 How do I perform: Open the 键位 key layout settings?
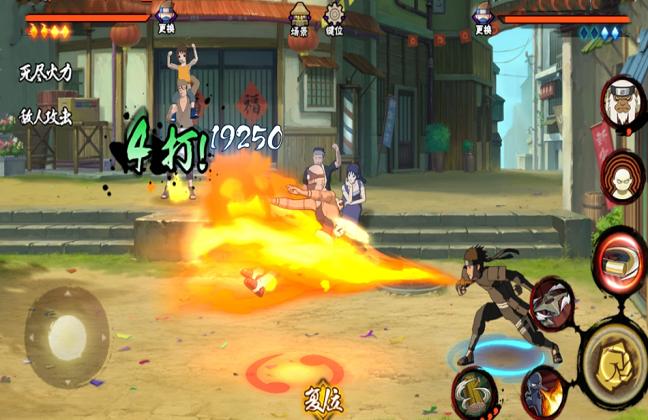click(x=334, y=20)
